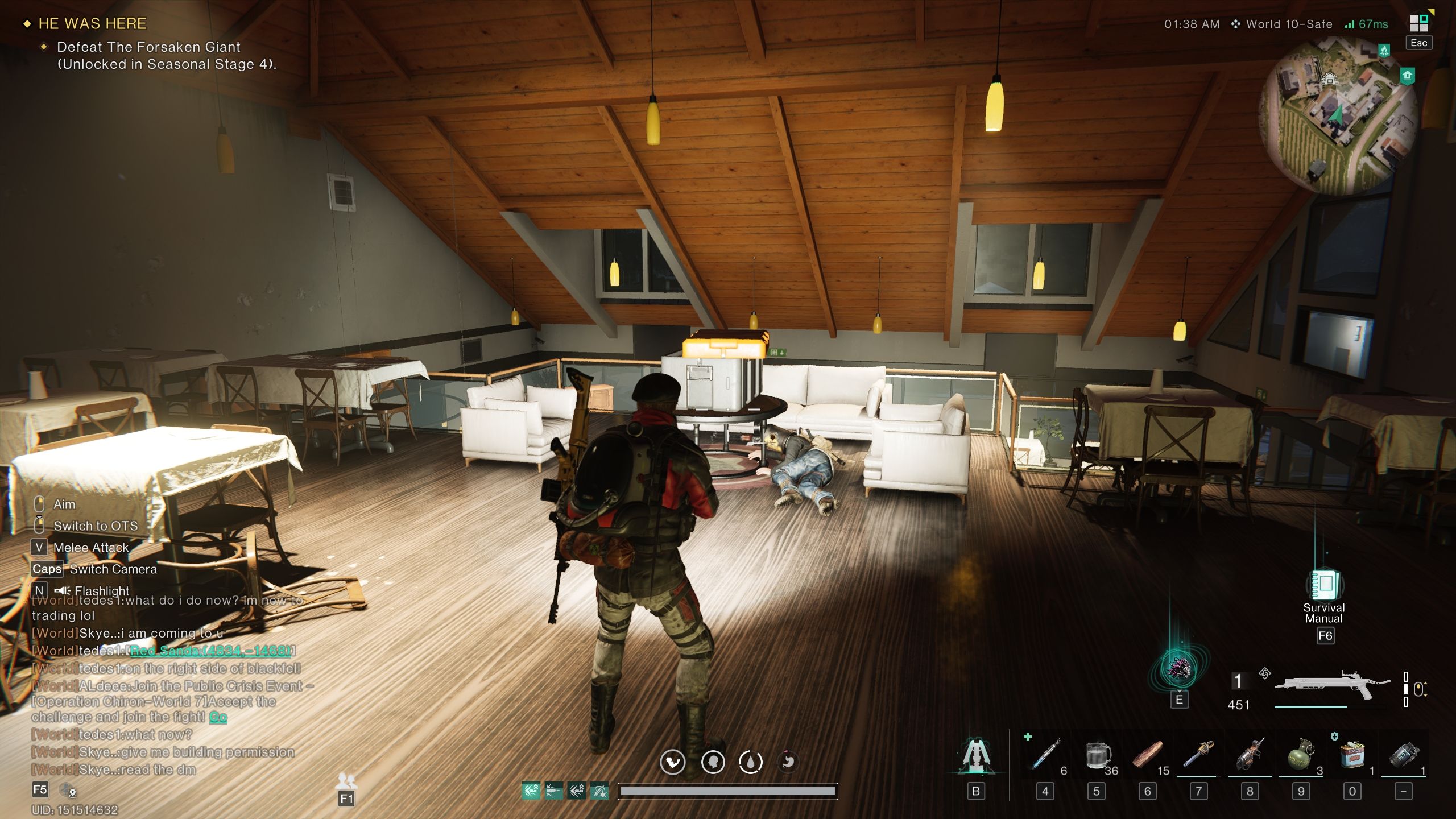Select the campfire marker on the minimap
The height and width of the screenshot is (819, 1456).
pos(1384,51)
